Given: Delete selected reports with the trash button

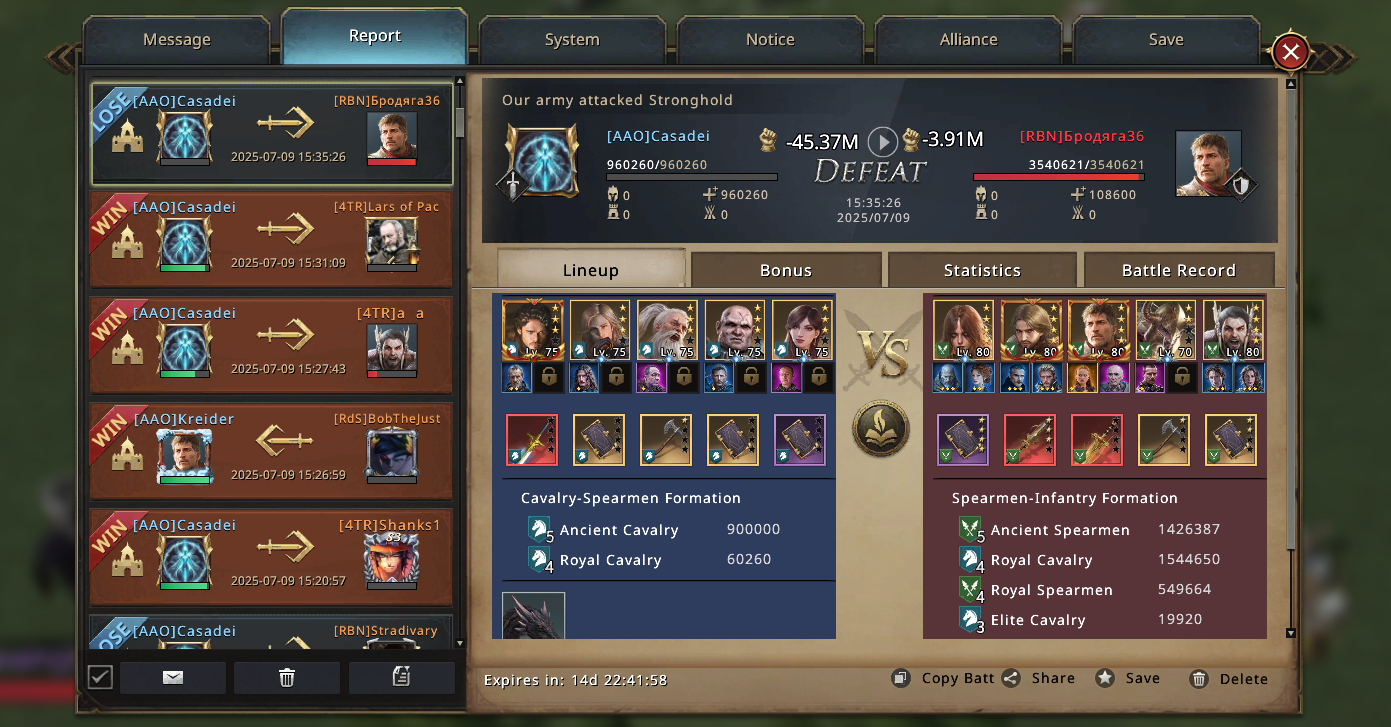Looking at the screenshot, I should click(287, 677).
